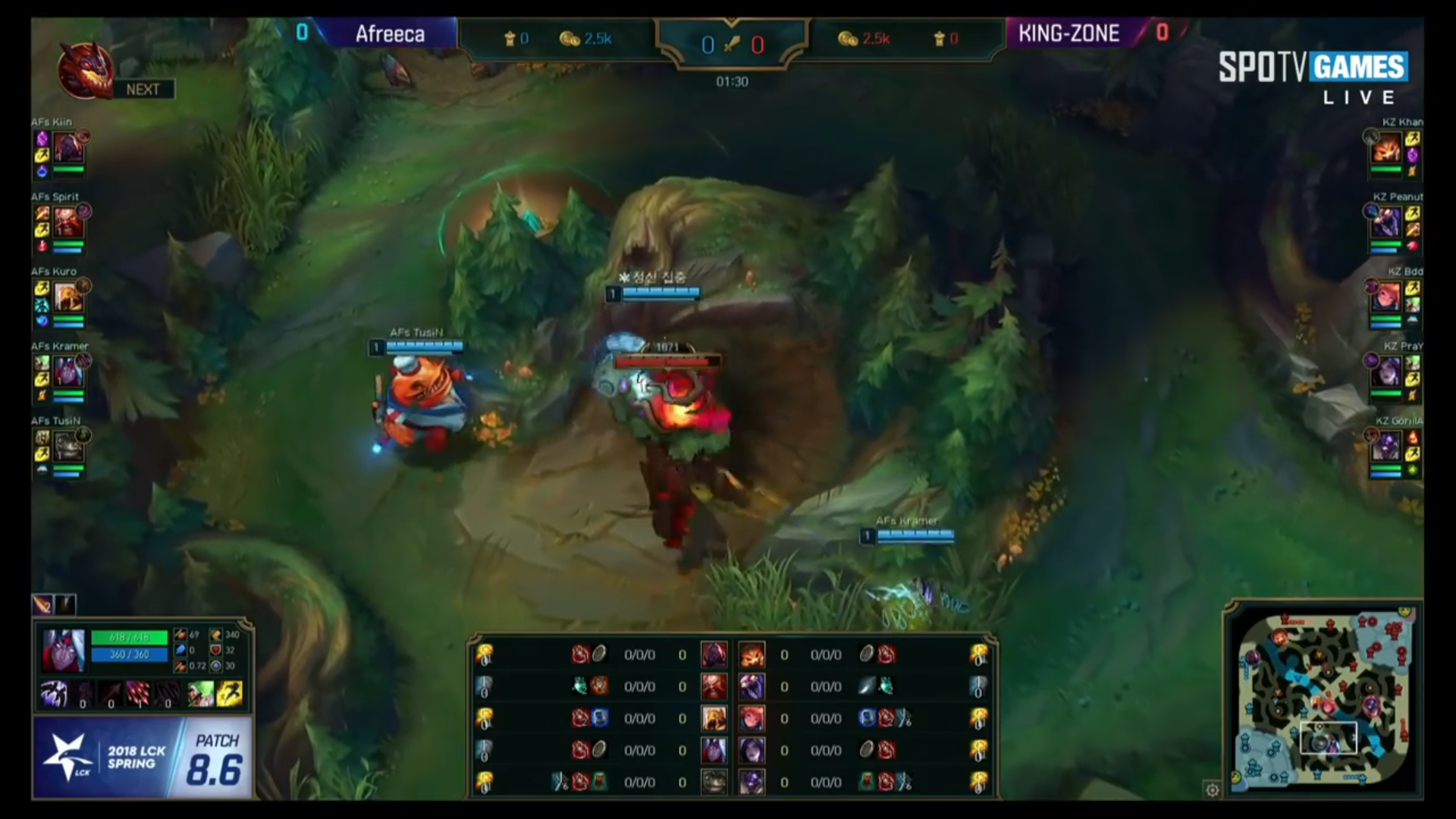Click the attack damage stat icon showing 69

point(180,635)
